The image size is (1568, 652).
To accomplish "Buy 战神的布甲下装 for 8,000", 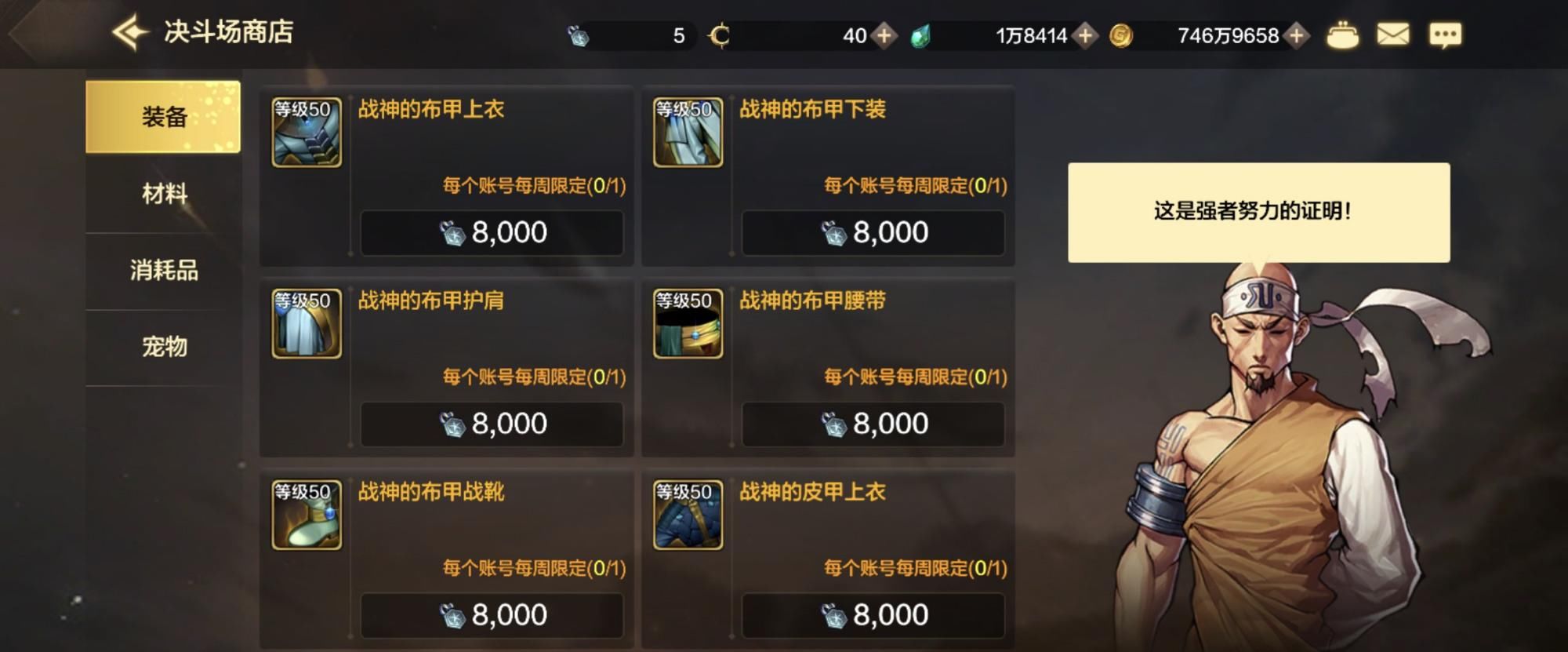I will (x=873, y=232).
